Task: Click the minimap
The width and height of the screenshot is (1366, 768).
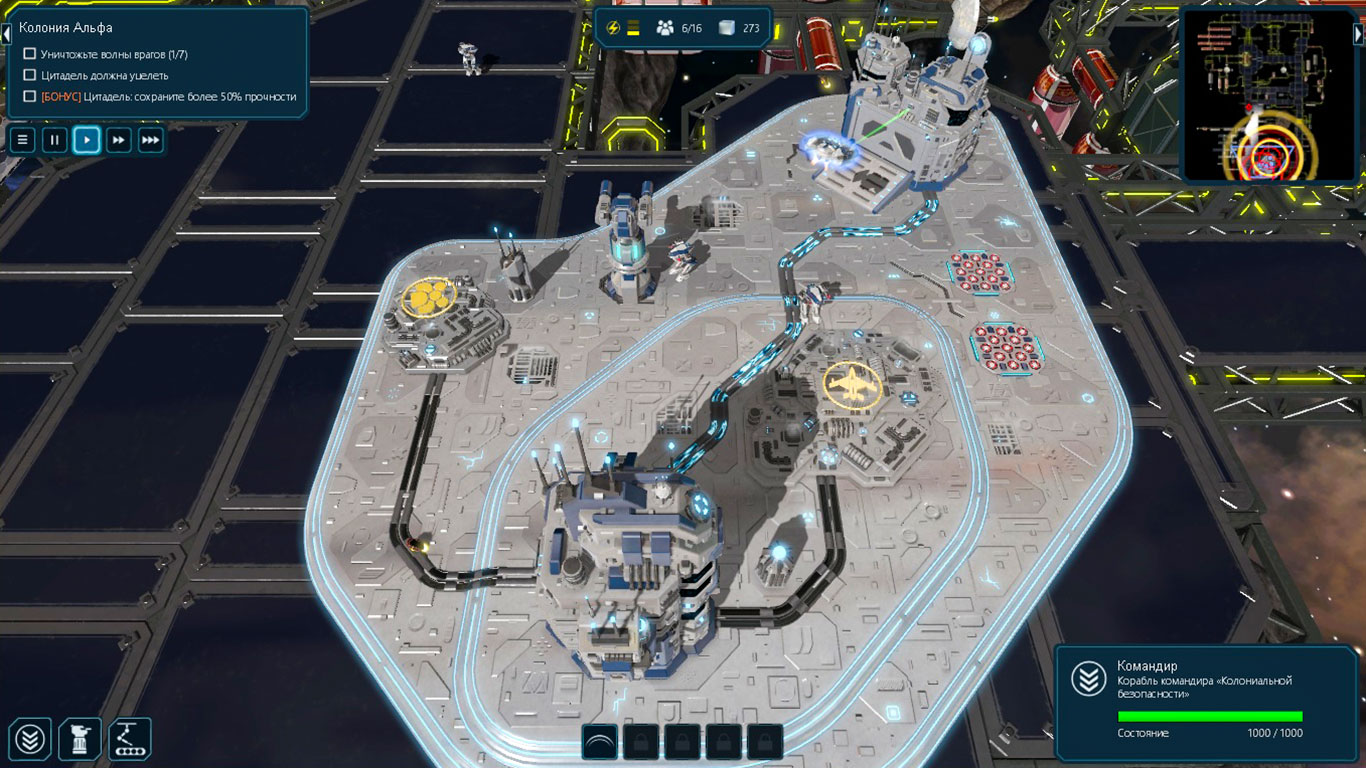Action: (x=1264, y=96)
